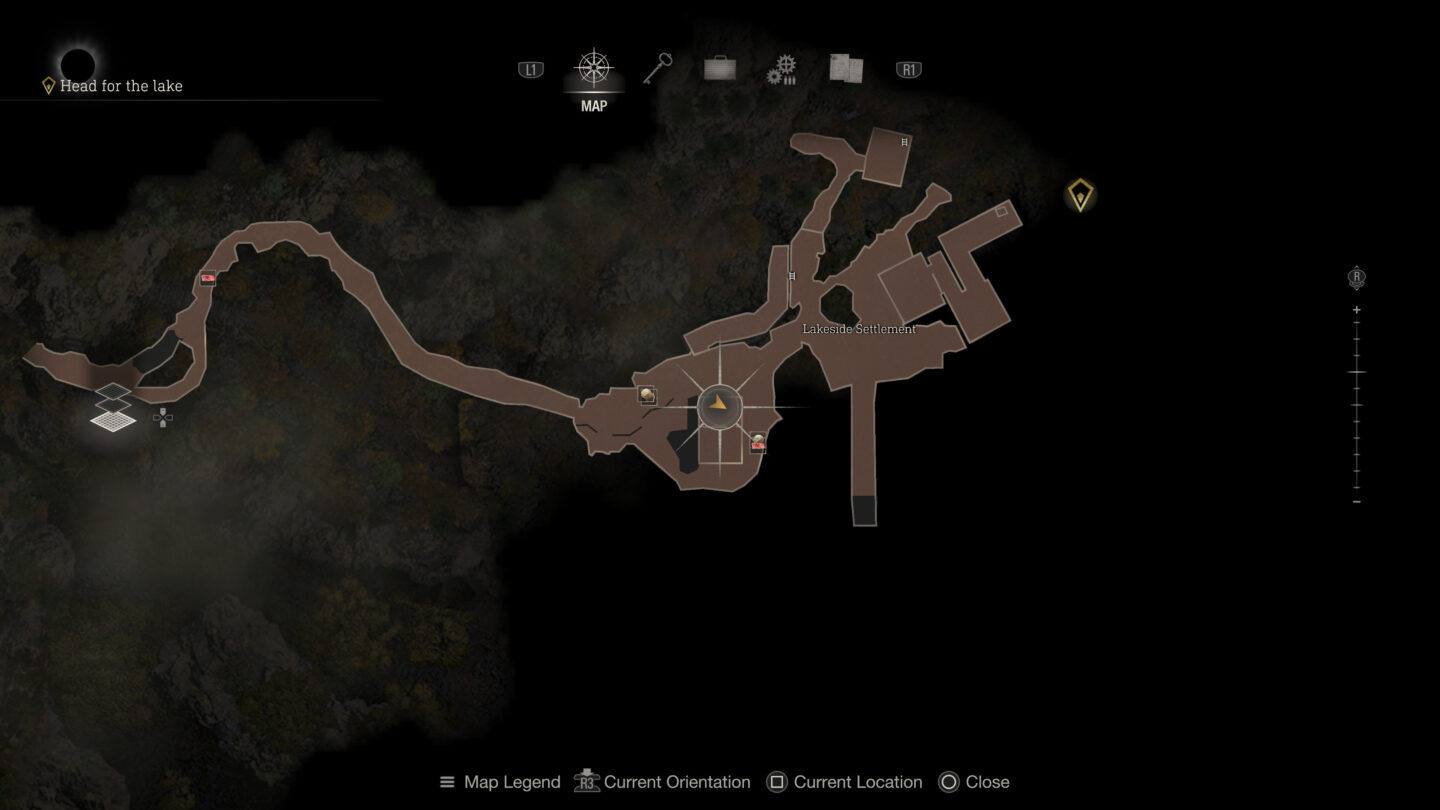Select the player position arrow marker
Viewport: 1440px width, 810px height.
point(719,404)
